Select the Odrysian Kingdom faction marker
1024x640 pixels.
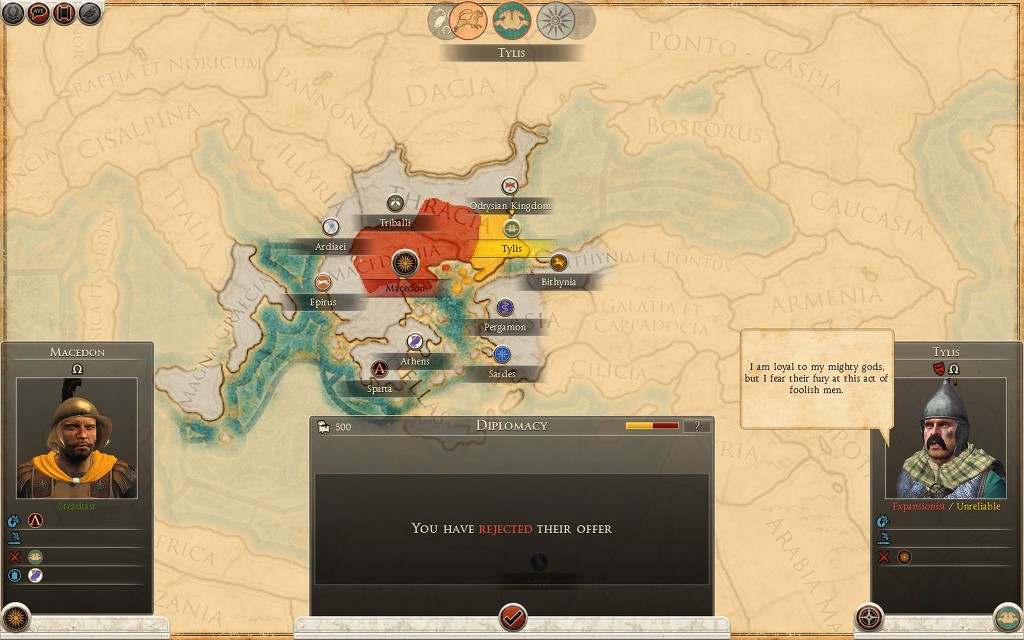coord(510,186)
